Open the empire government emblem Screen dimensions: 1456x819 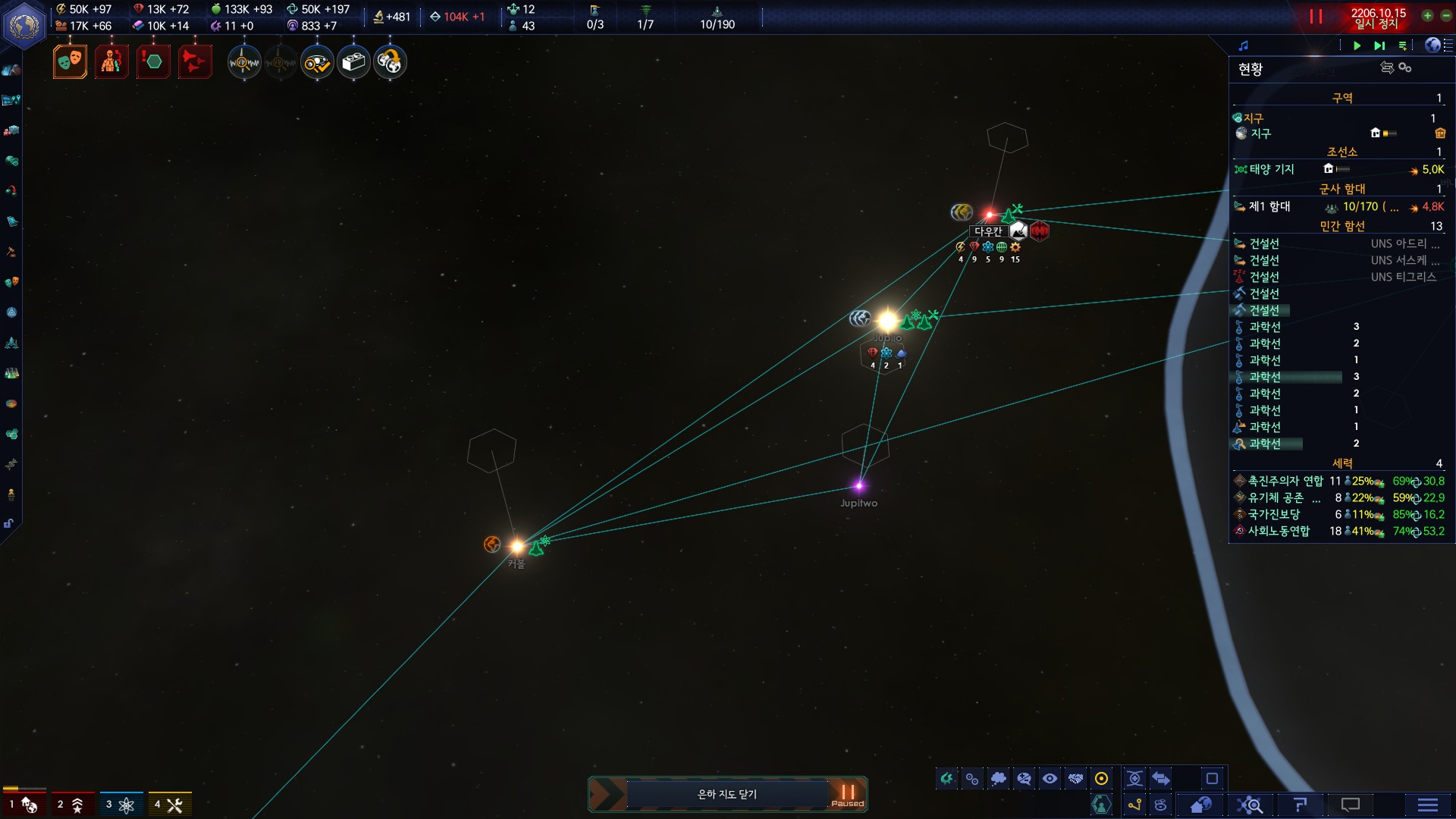(24, 25)
